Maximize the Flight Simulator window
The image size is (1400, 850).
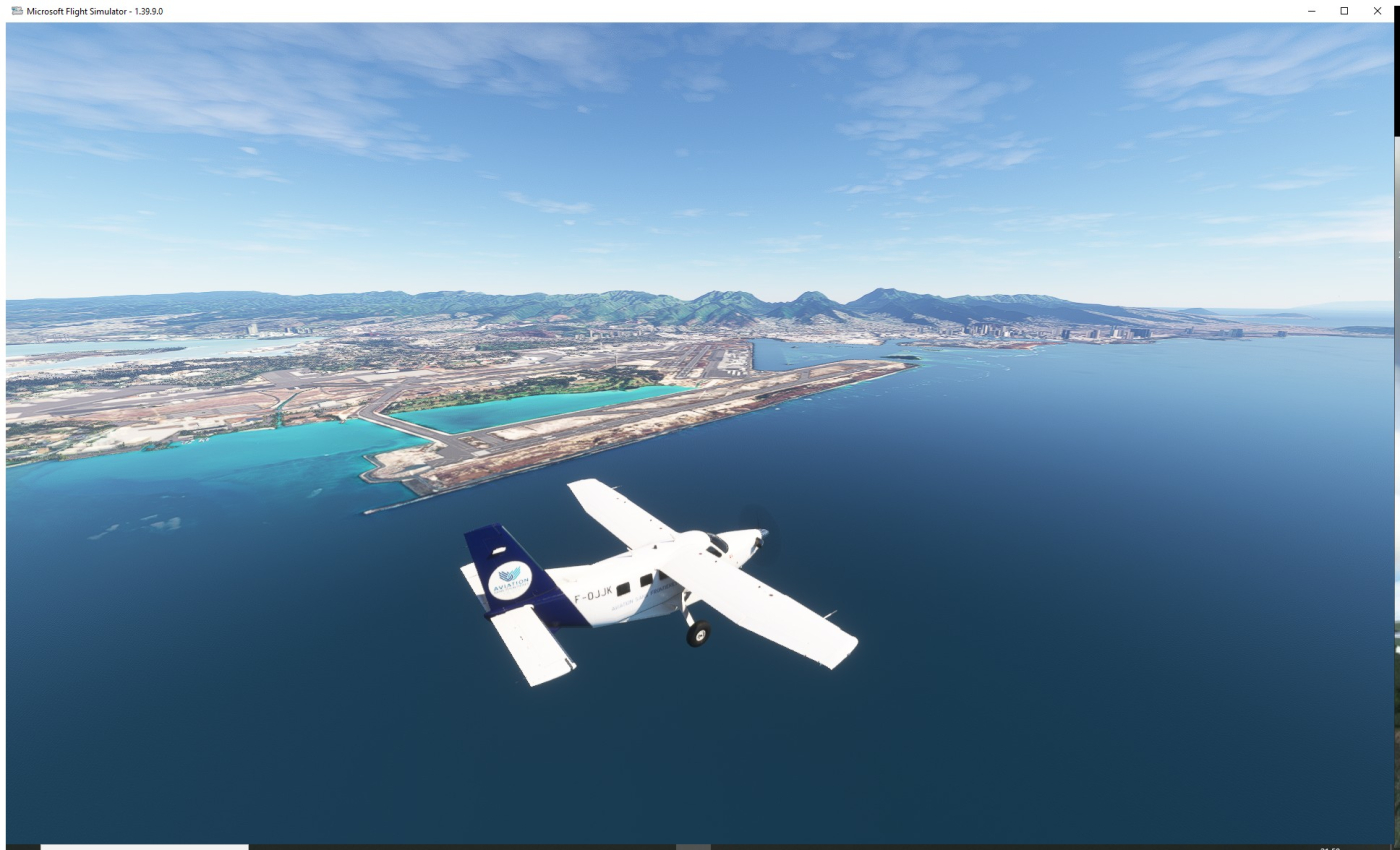coord(1344,11)
